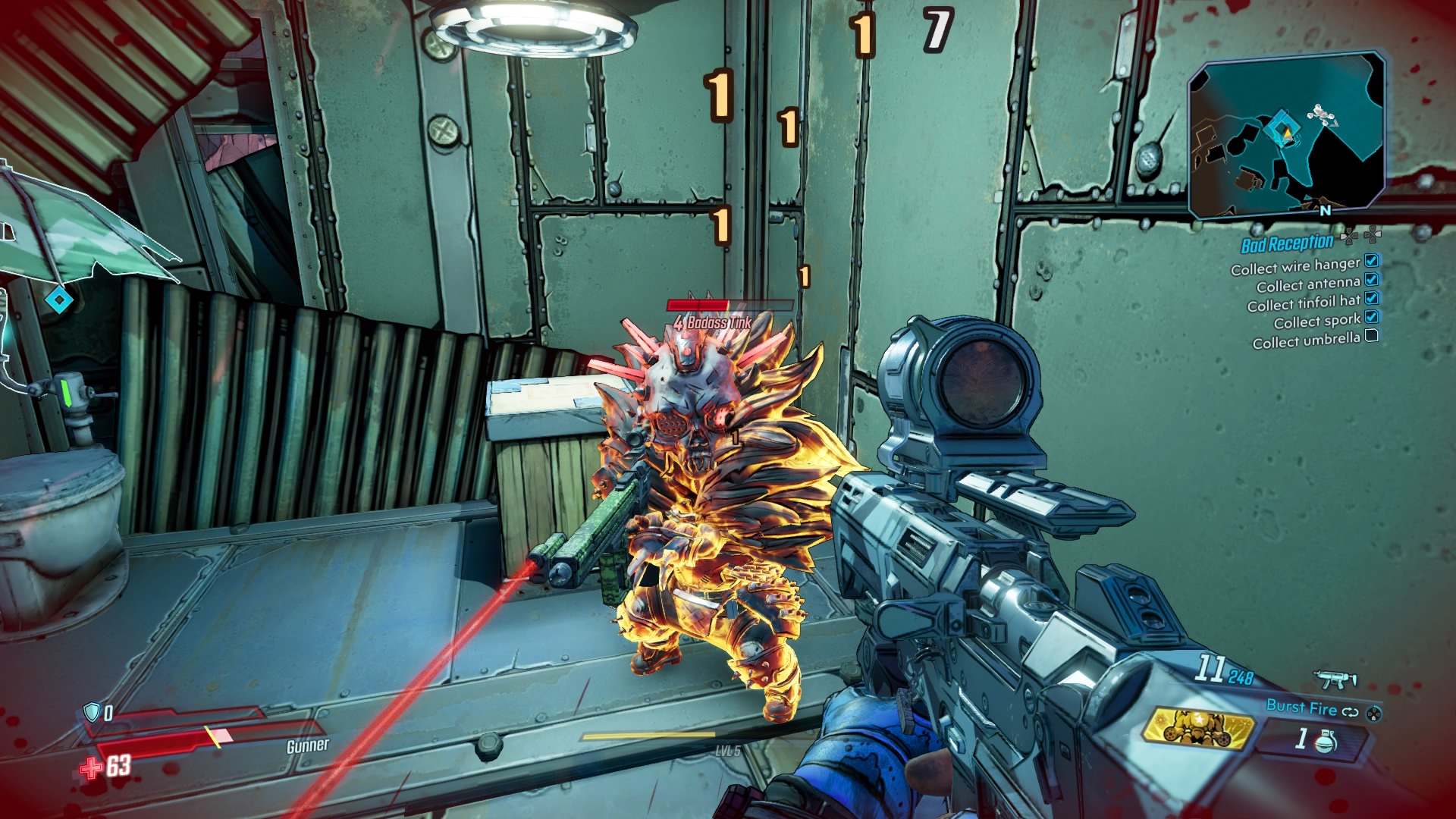The height and width of the screenshot is (819, 1456).
Task: Click the loop icon after the Burst Fire label
Action: (1350, 712)
